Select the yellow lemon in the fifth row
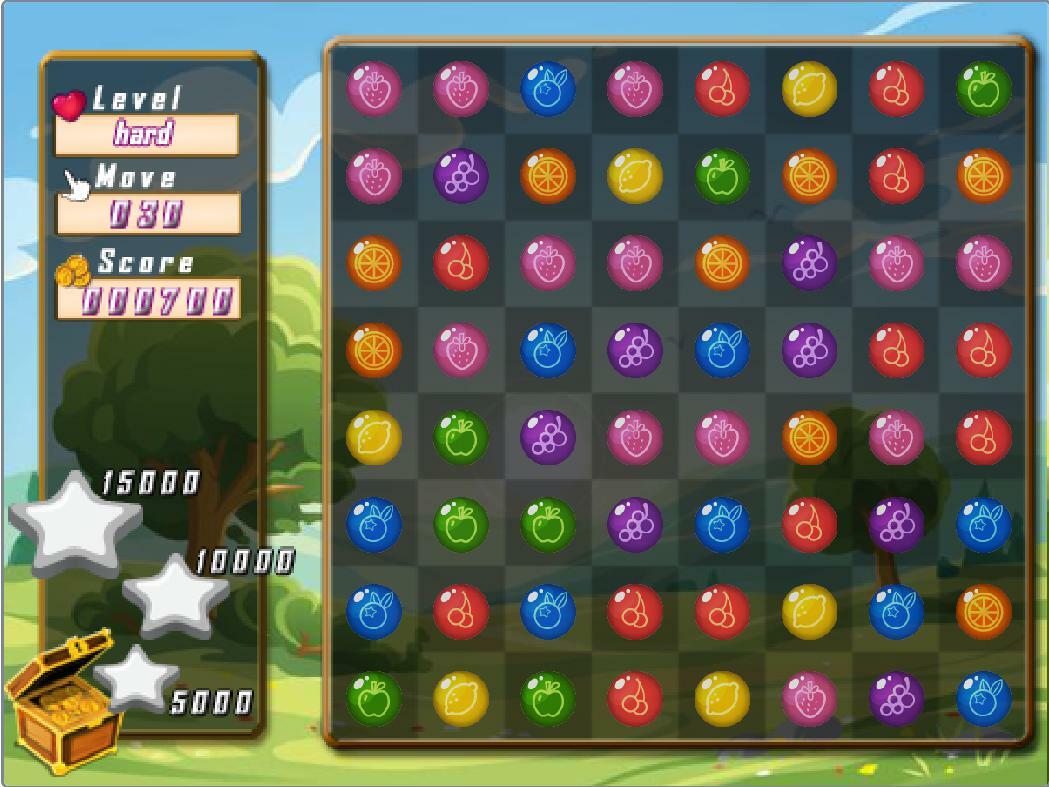 pos(374,437)
